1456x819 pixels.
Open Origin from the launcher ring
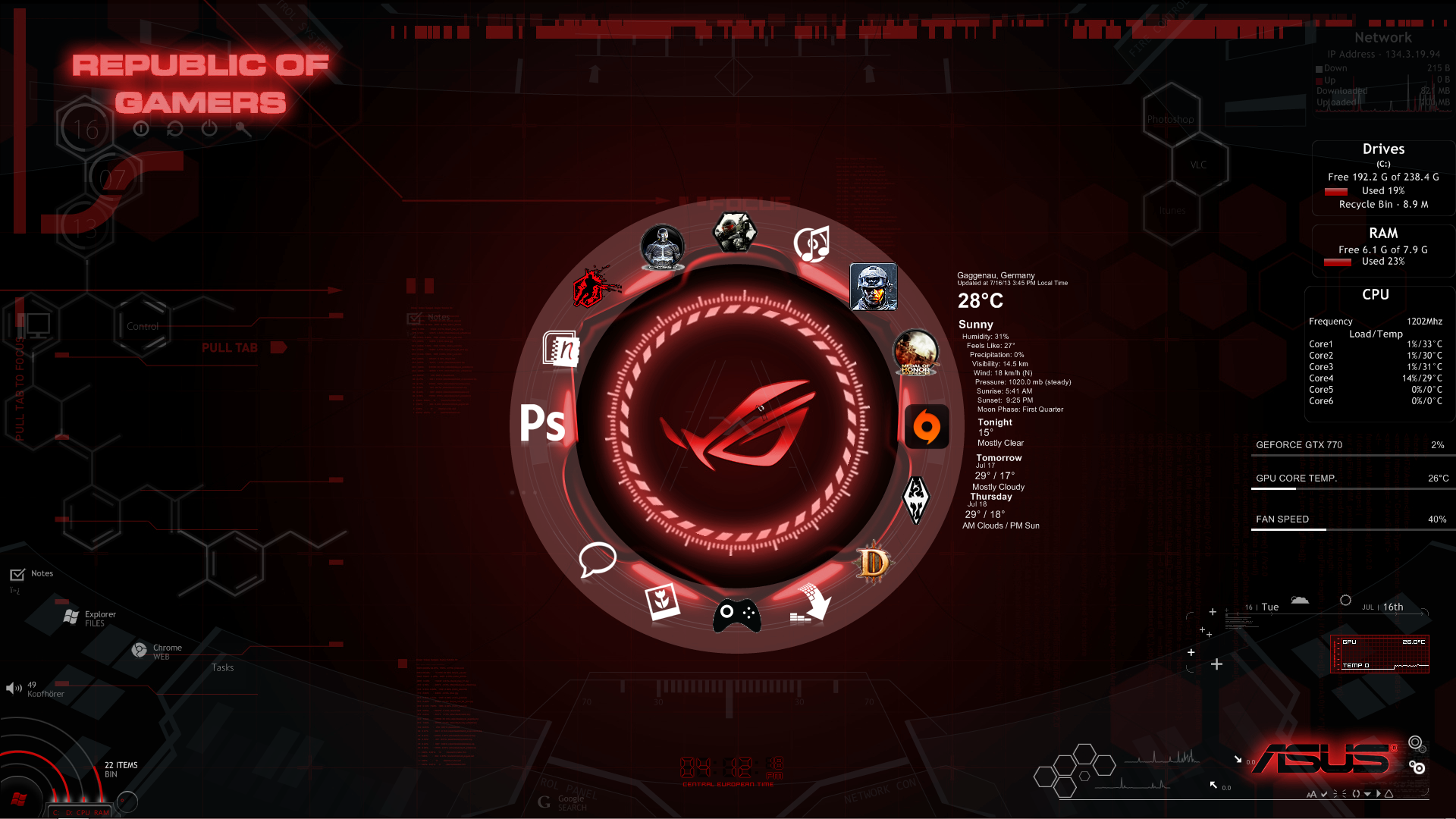(927, 426)
